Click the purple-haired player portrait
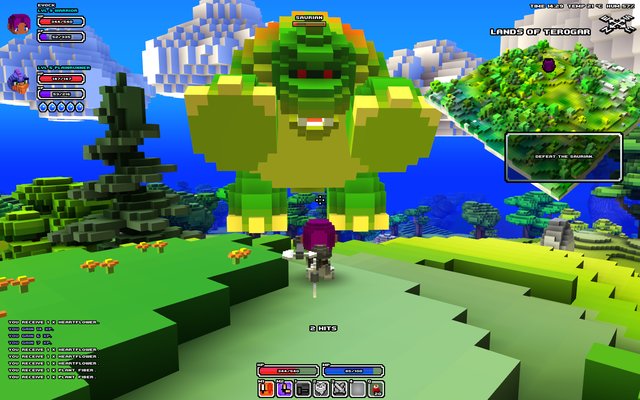 tap(18, 26)
